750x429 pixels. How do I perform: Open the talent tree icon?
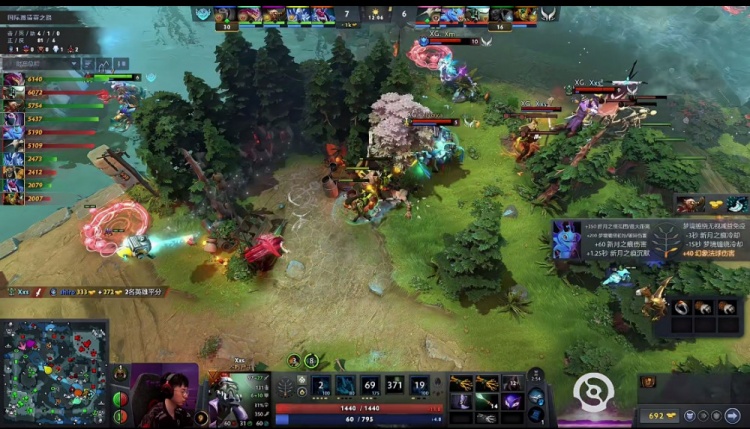click(x=288, y=386)
